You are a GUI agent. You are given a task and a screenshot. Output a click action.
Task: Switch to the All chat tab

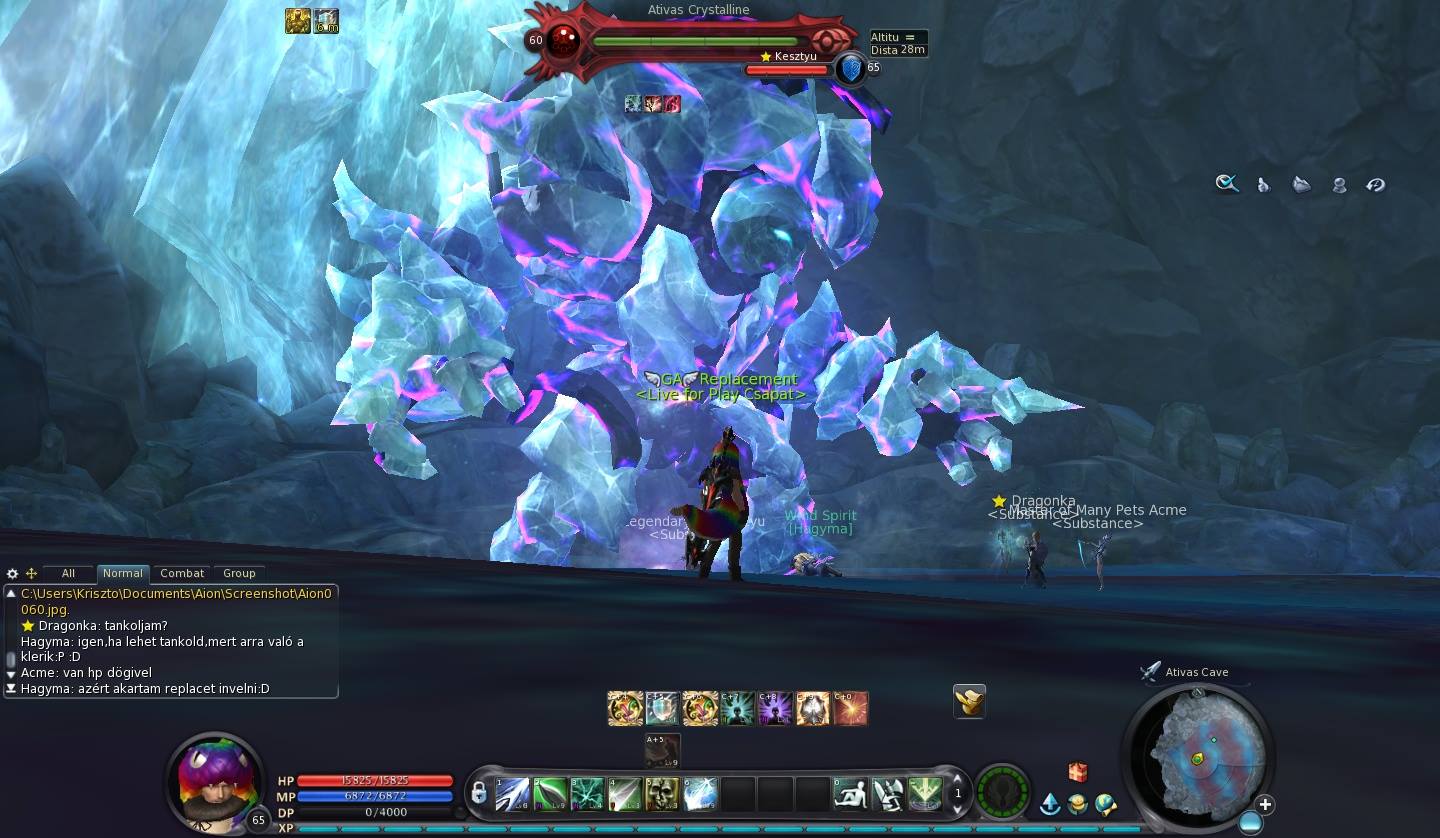click(68, 573)
